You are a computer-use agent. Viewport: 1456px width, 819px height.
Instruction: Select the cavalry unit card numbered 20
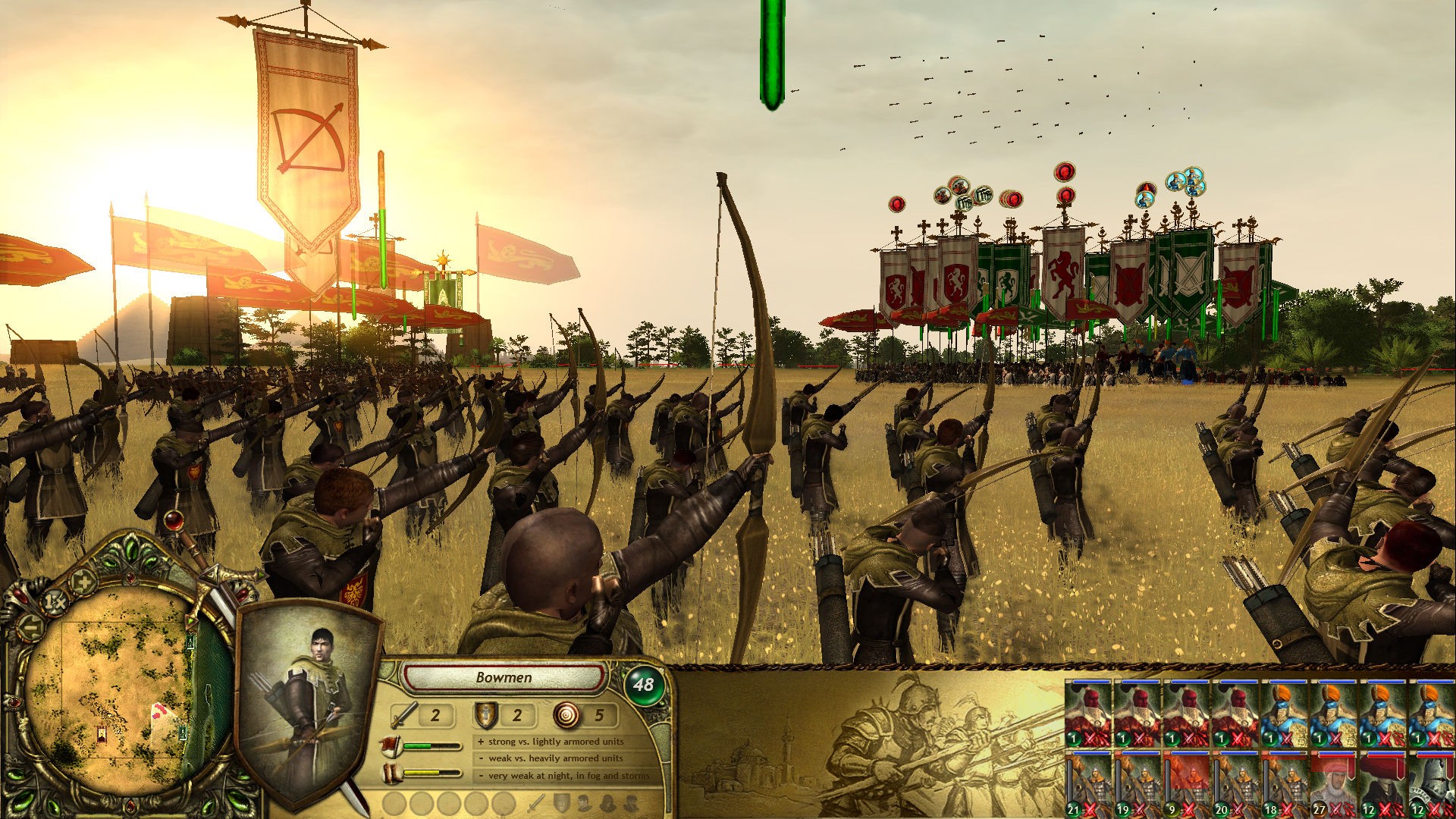click(1235, 785)
